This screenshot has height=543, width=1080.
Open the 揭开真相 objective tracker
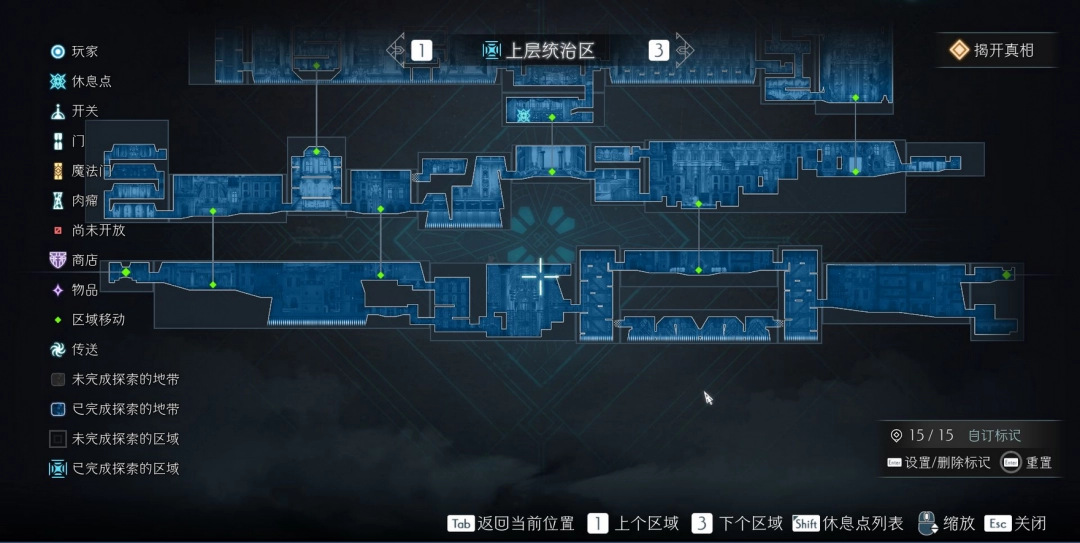994,50
